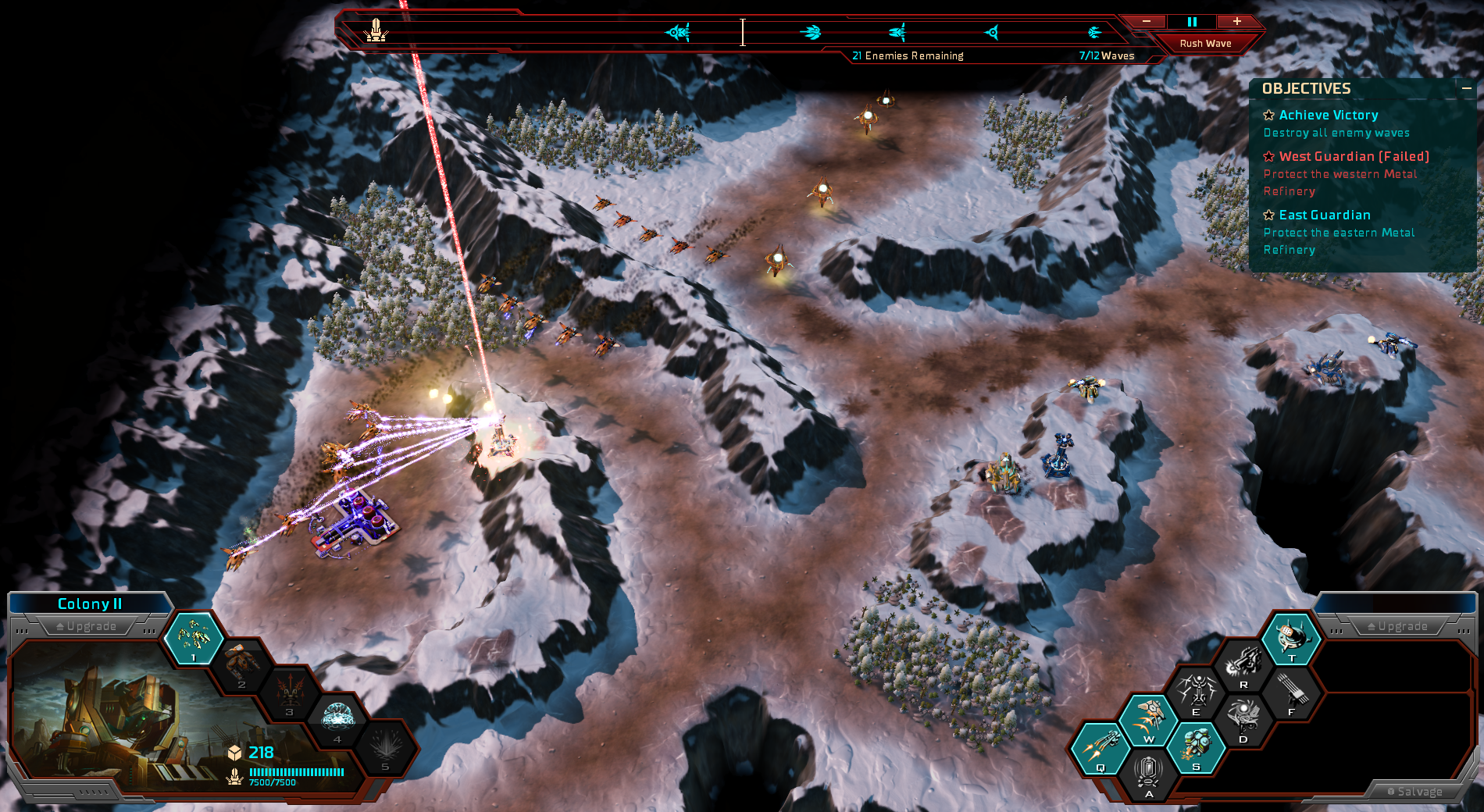
Task: Choose the W tower build option
Action: click(x=1148, y=718)
